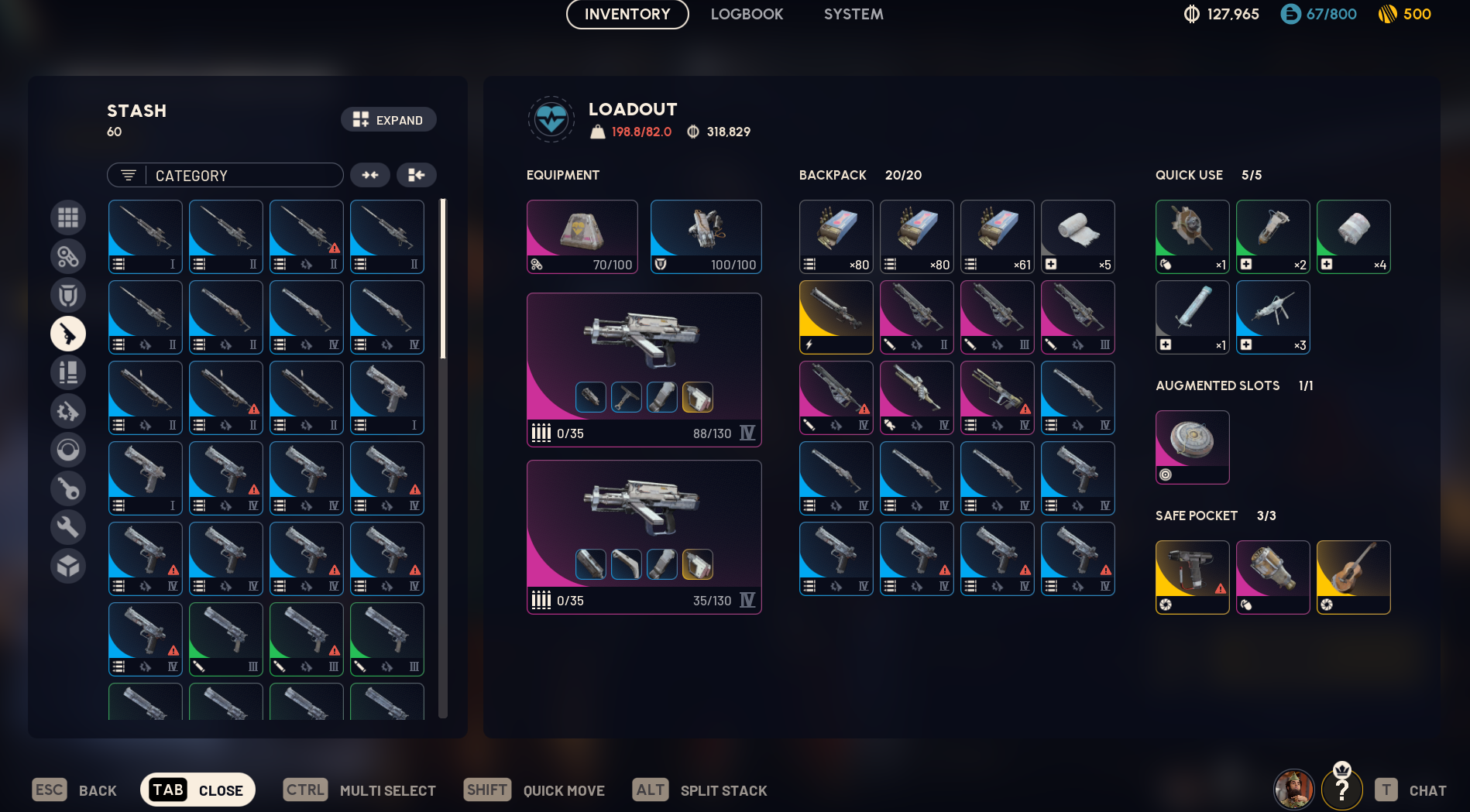This screenshot has height=812, width=1470.
Task: Toggle the loadout health emblem icon
Action: pos(551,120)
